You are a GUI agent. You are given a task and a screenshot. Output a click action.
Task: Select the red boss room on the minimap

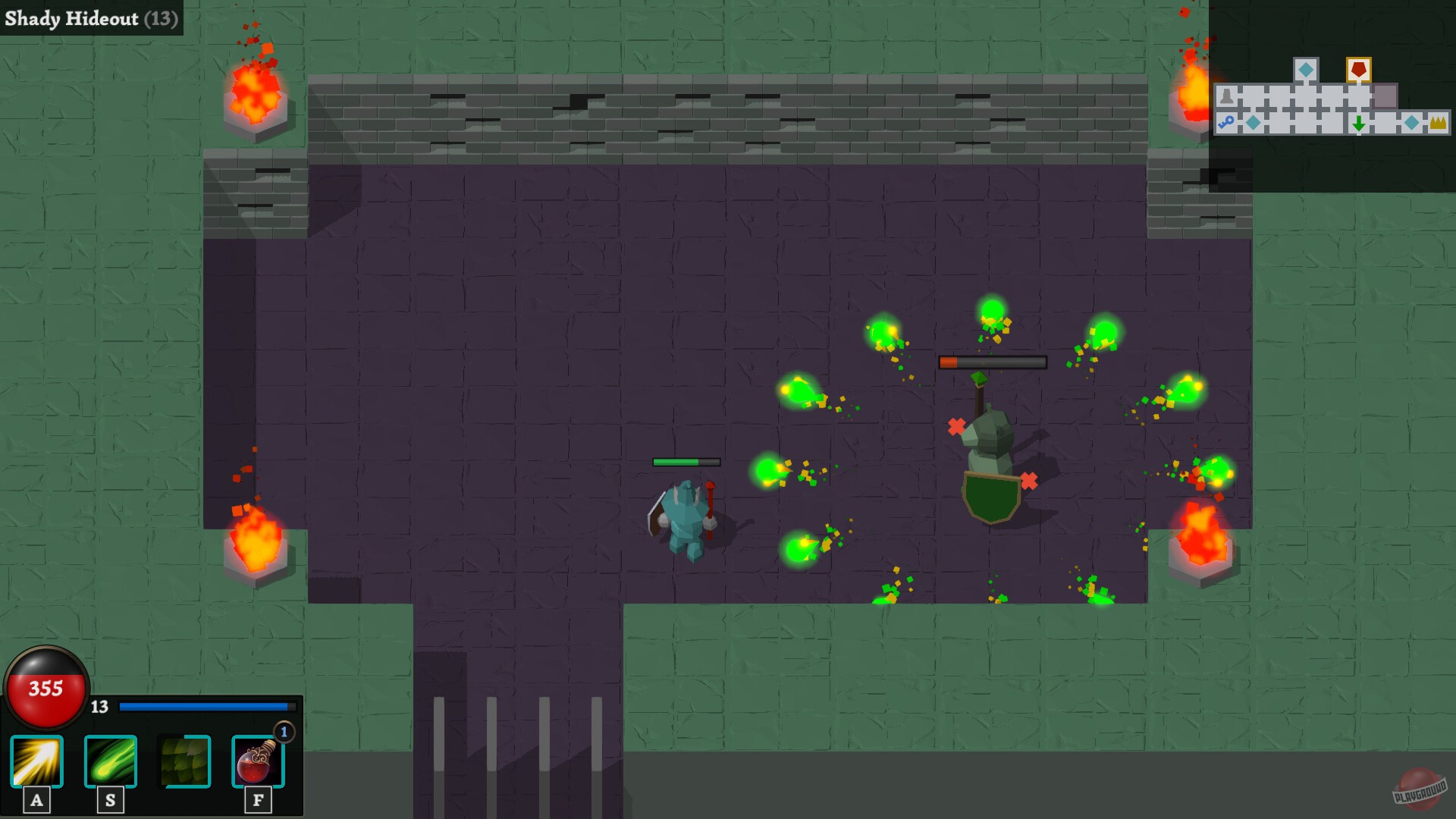click(x=1359, y=70)
